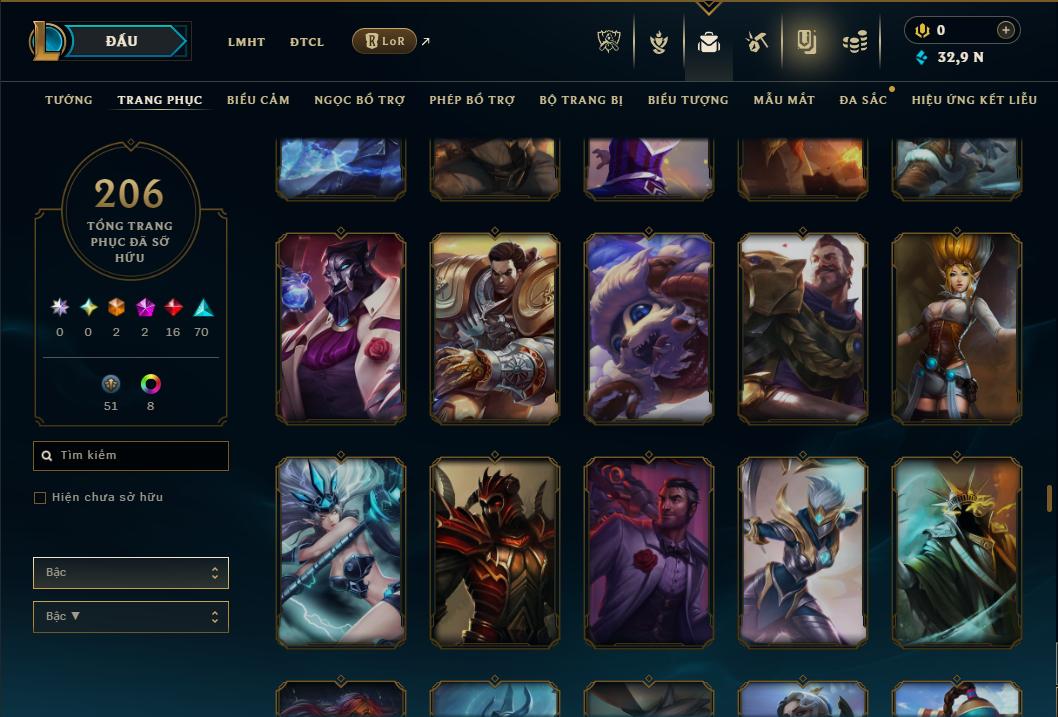Image resolution: width=1058 pixels, height=717 pixels.
Task: Toggle the Hiện chưa sở hữu checkbox
Action: 40,498
